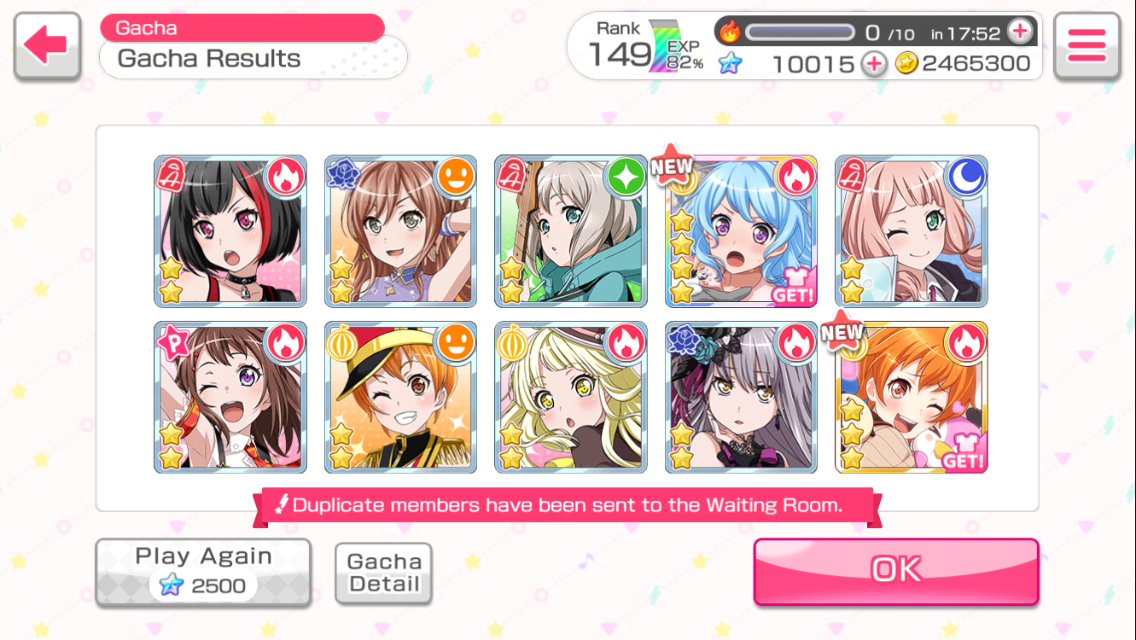View the orange-haired marching band uniform card
The width and height of the screenshot is (1136, 640).
401,397
